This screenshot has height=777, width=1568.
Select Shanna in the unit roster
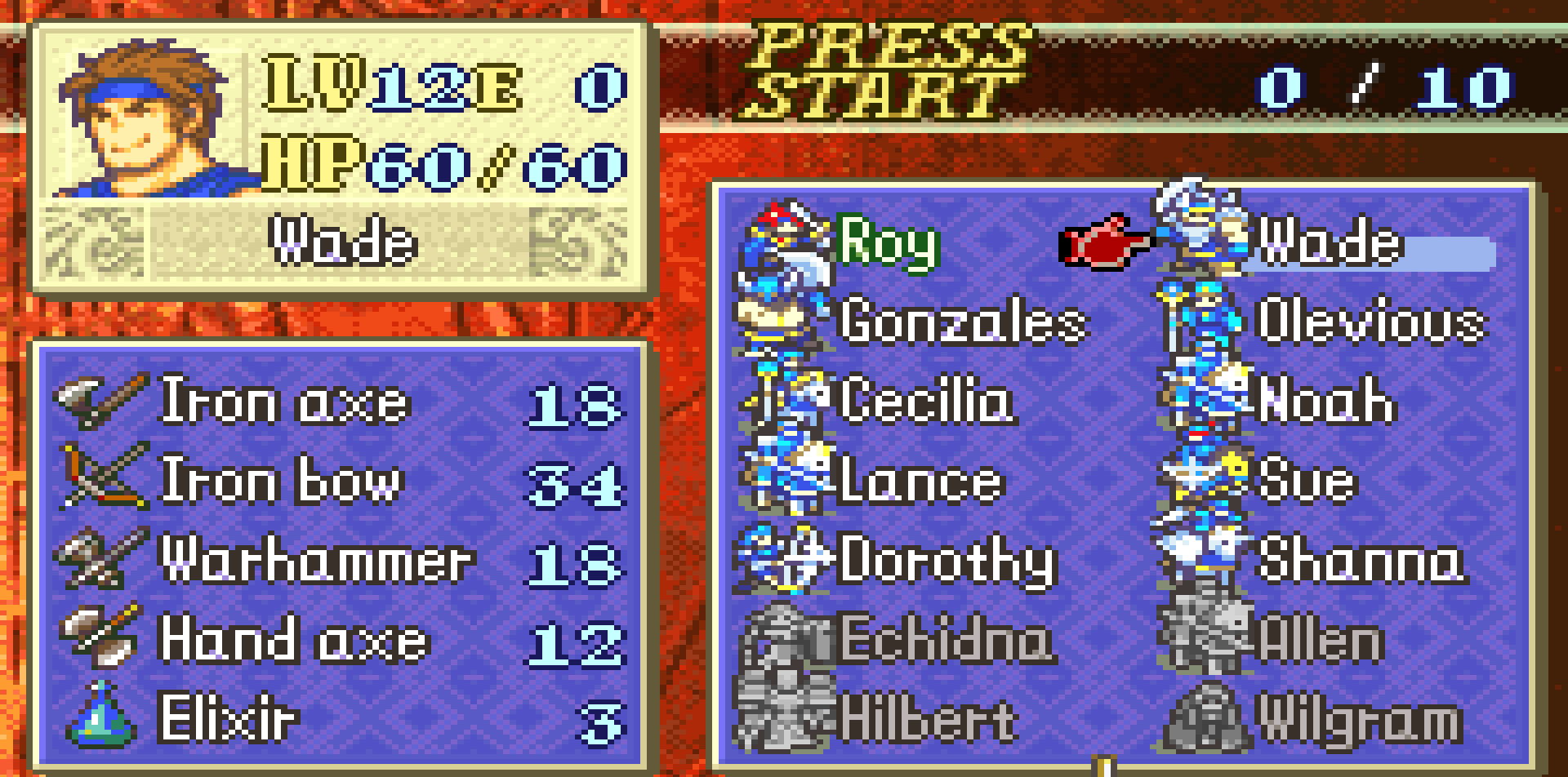click(x=1361, y=561)
